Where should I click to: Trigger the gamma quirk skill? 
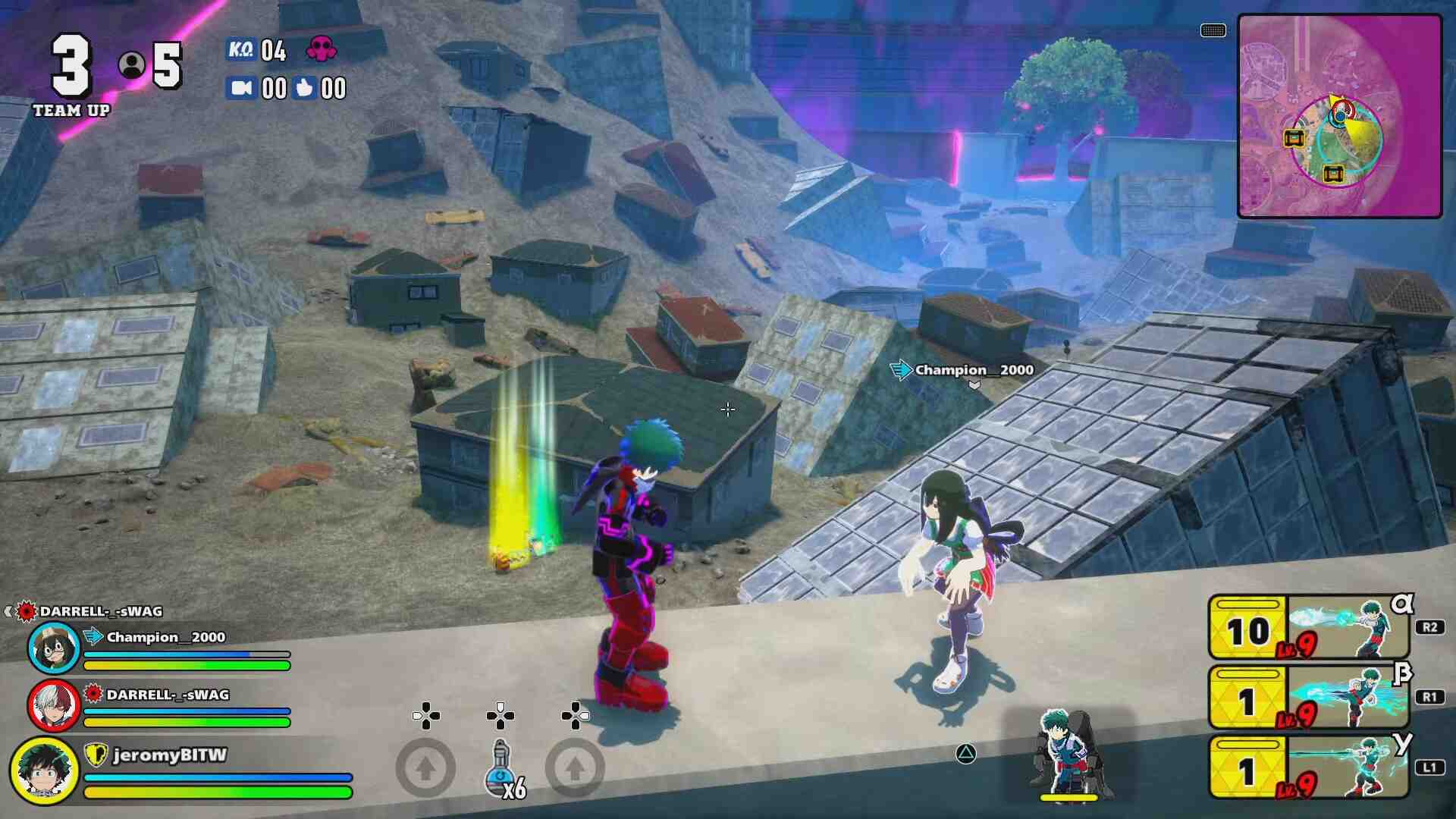coord(1310,767)
